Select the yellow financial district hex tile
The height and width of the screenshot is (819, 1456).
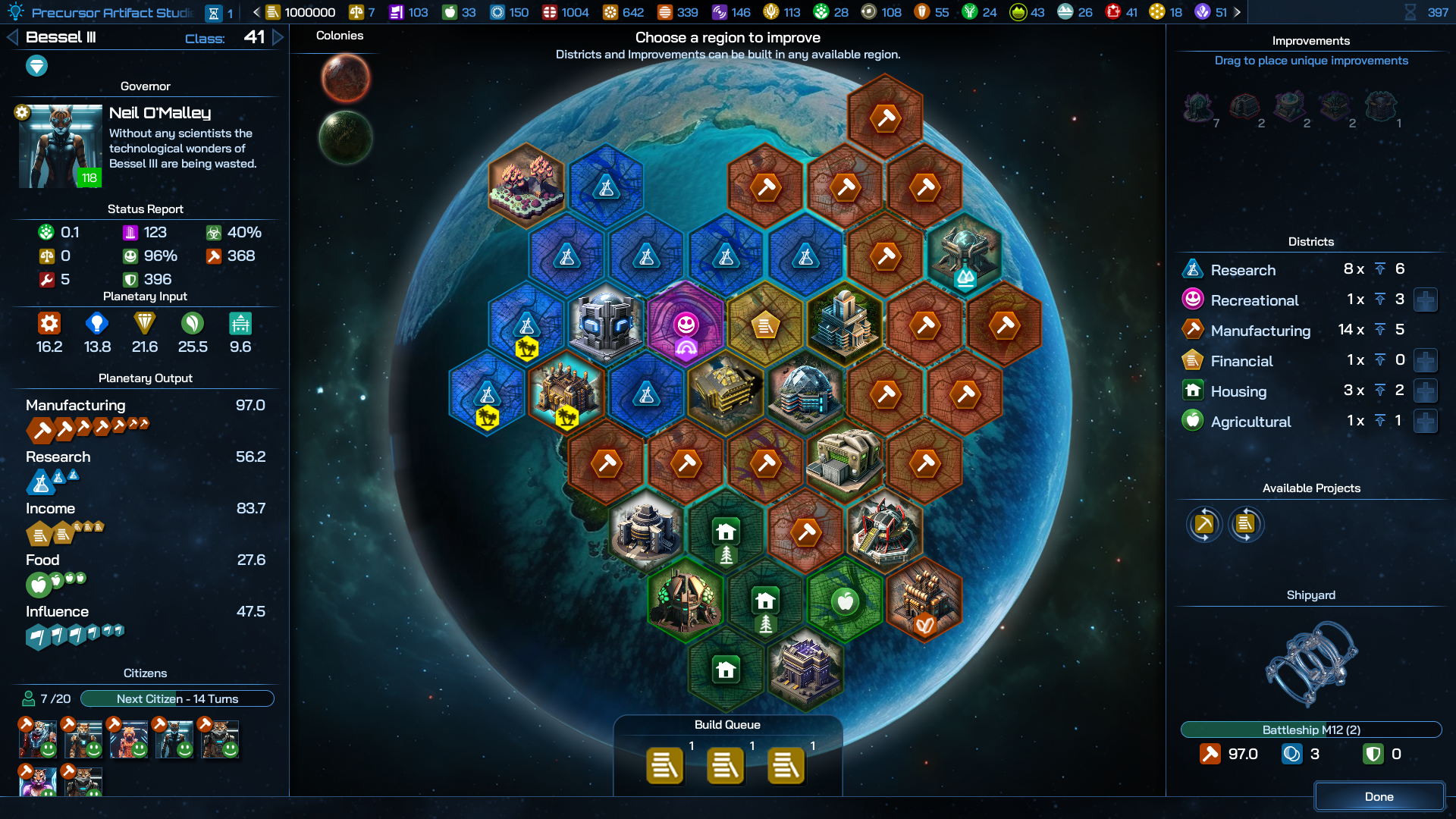tap(765, 326)
